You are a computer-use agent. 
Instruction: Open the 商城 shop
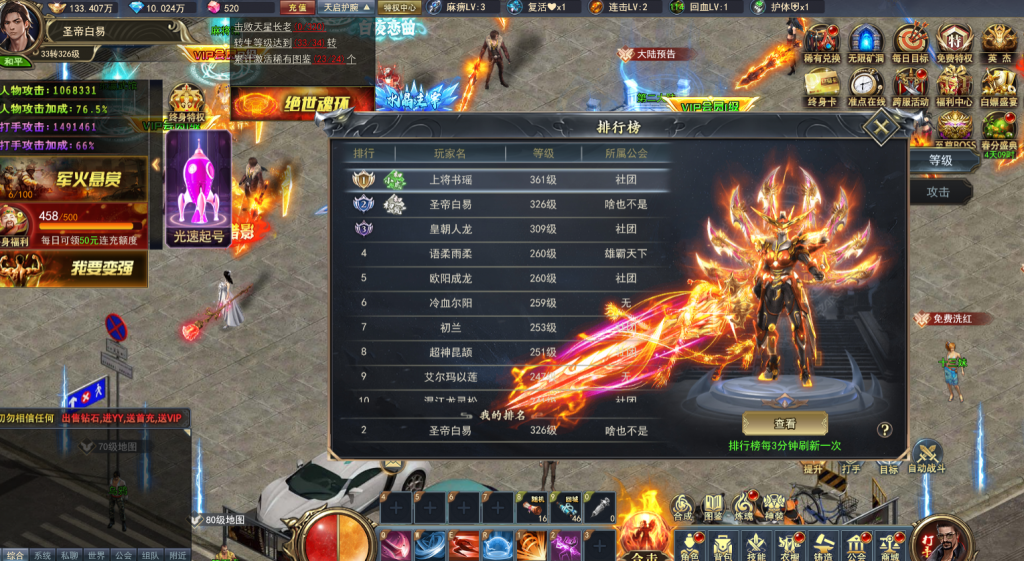[889, 545]
